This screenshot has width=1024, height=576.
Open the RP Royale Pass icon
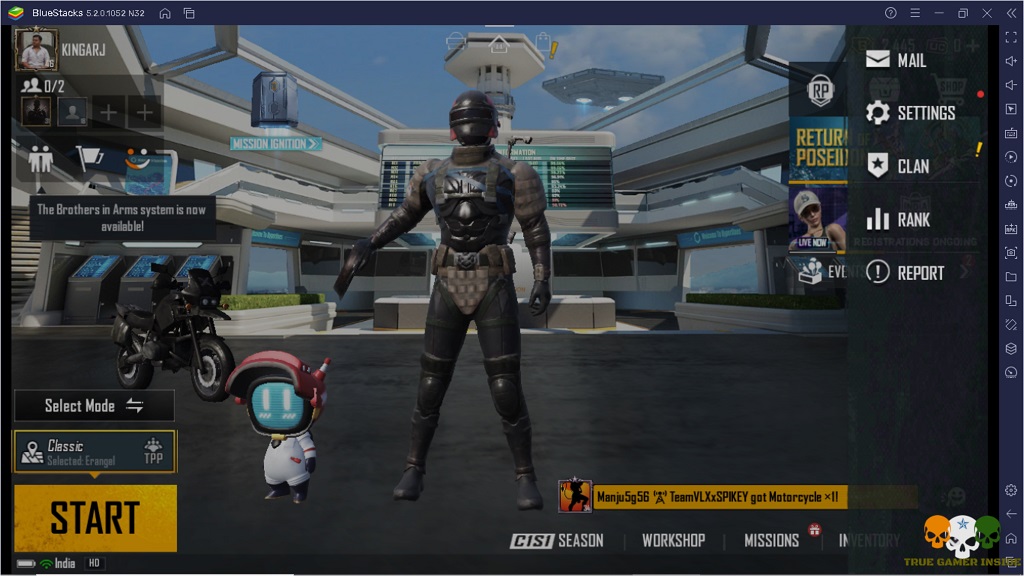pos(821,92)
